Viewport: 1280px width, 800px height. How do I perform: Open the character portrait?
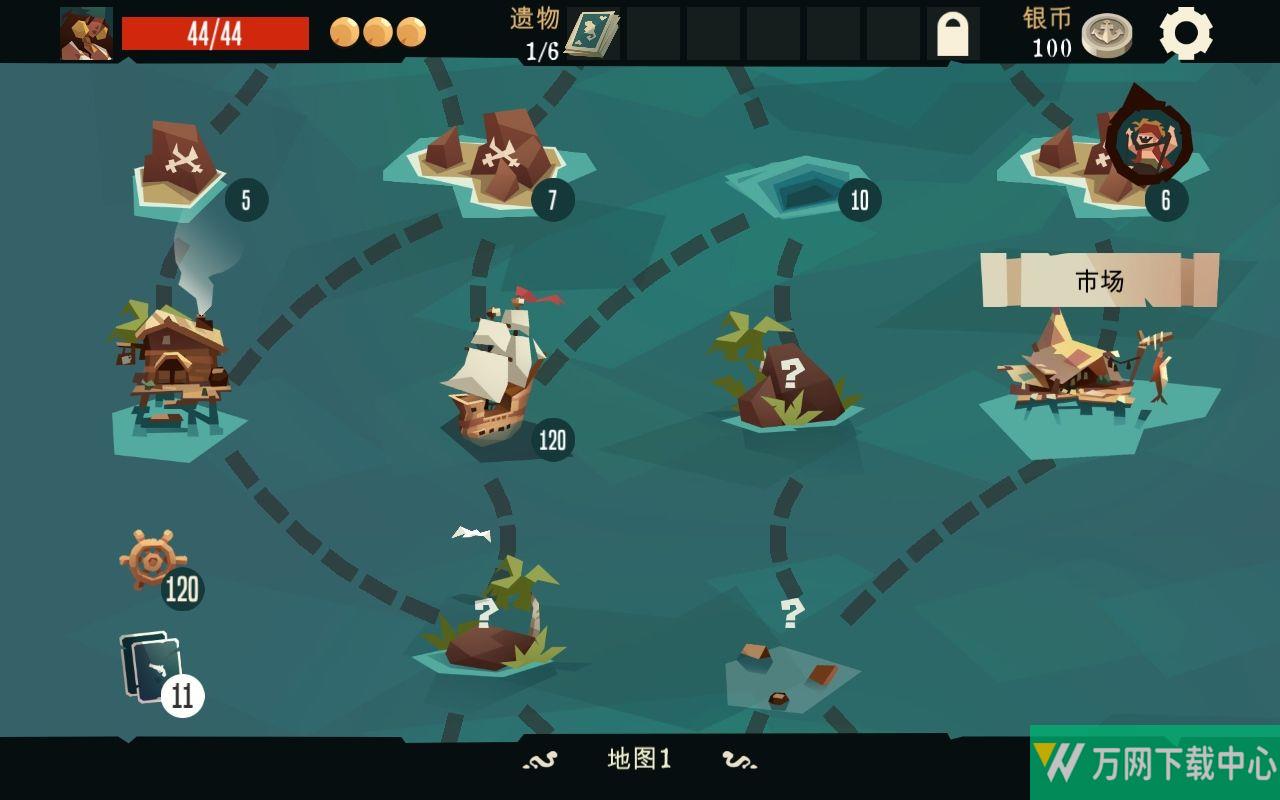click(x=86, y=34)
